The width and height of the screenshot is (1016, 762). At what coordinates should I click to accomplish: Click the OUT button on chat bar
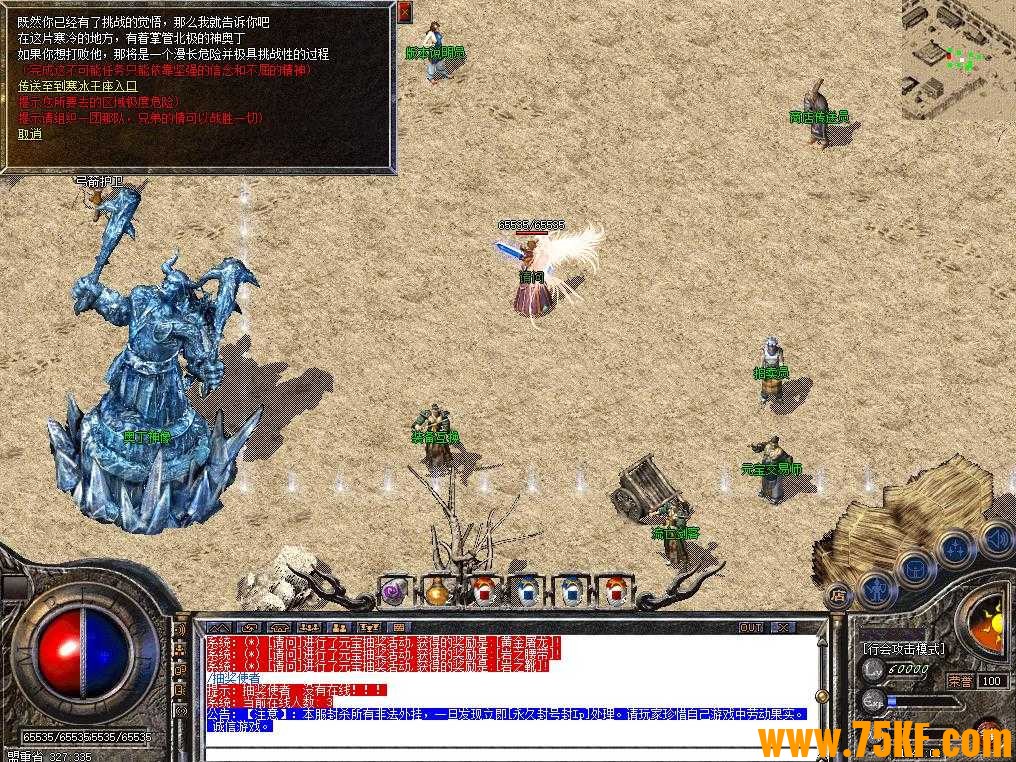pos(751,627)
